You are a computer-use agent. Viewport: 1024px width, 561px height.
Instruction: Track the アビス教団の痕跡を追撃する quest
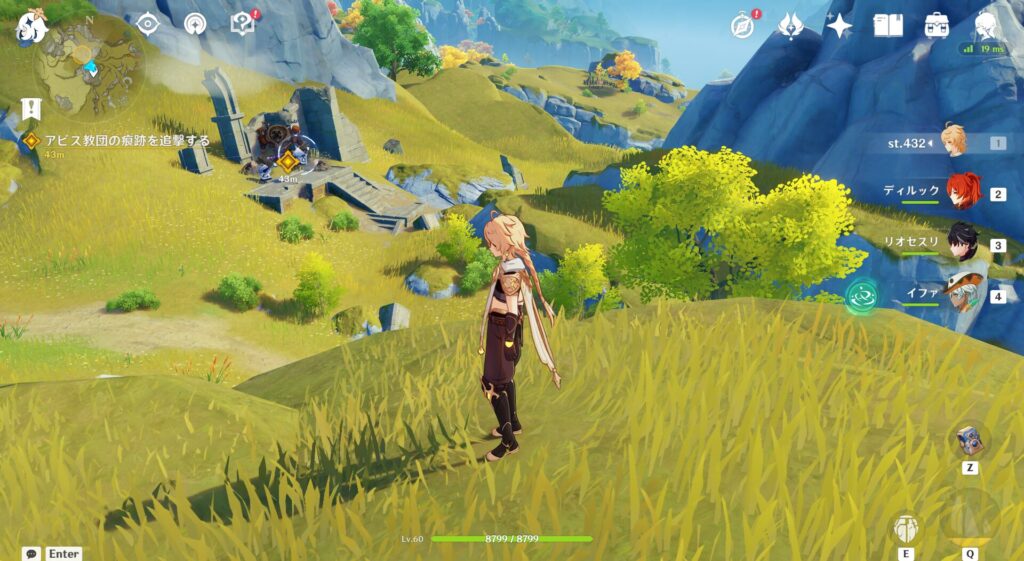coord(127,141)
